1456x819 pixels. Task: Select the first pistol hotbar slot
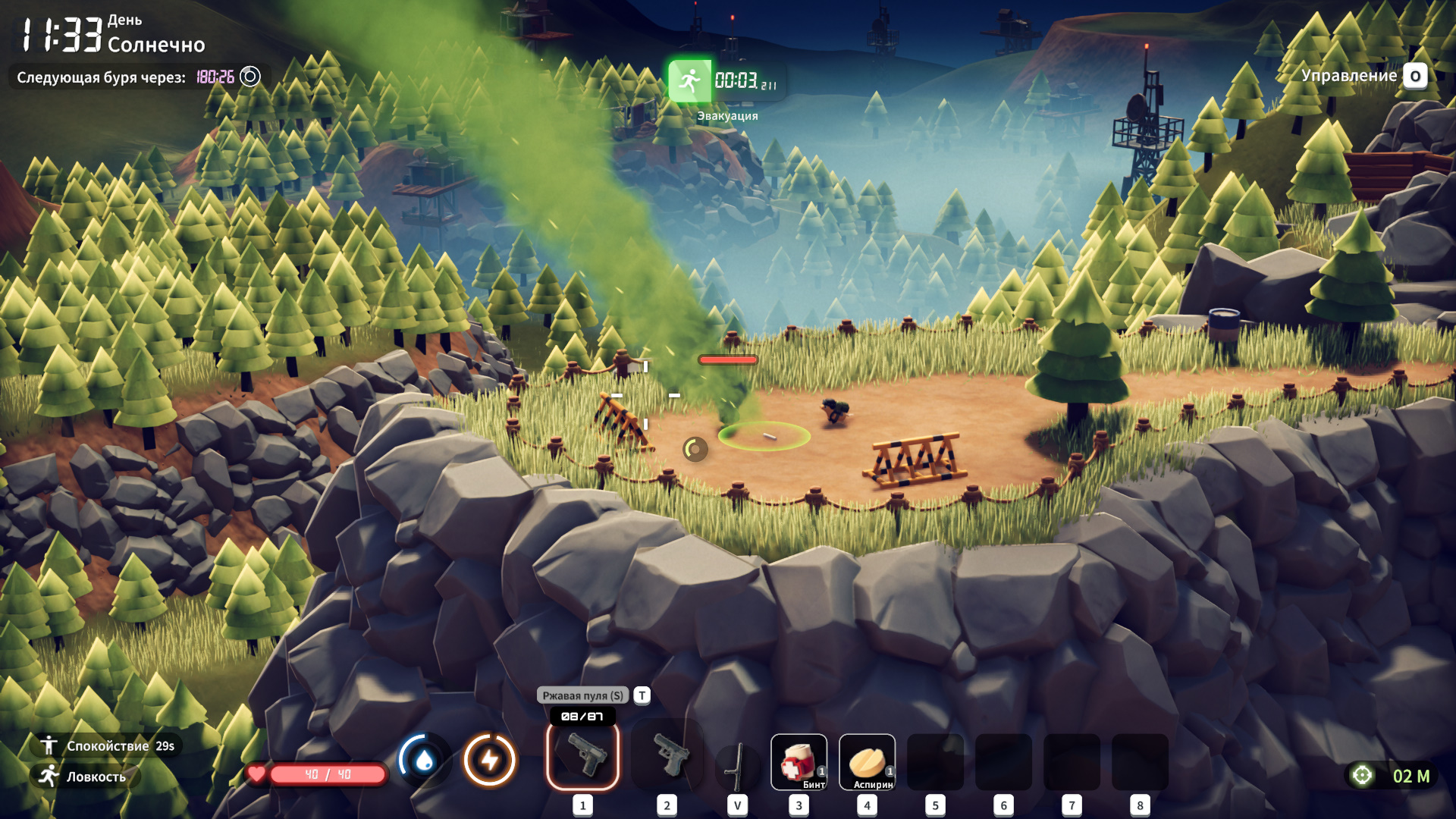pos(582,756)
